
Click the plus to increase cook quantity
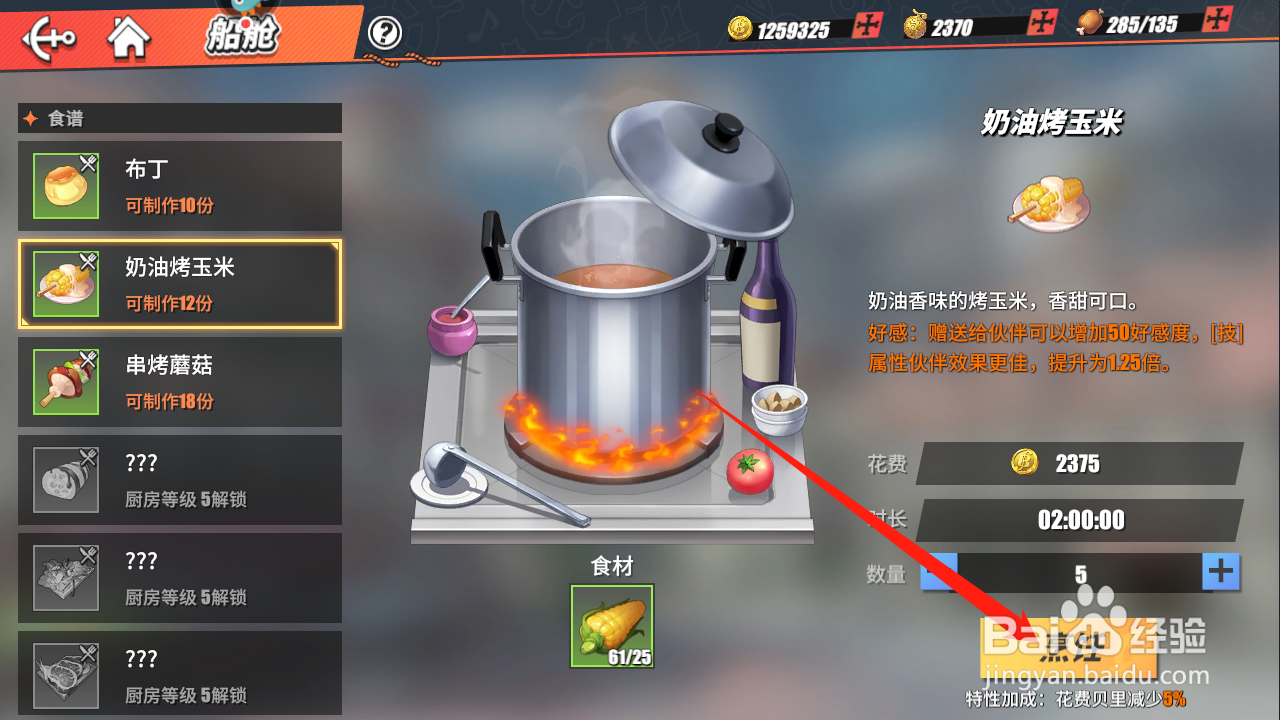tap(1220, 572)
